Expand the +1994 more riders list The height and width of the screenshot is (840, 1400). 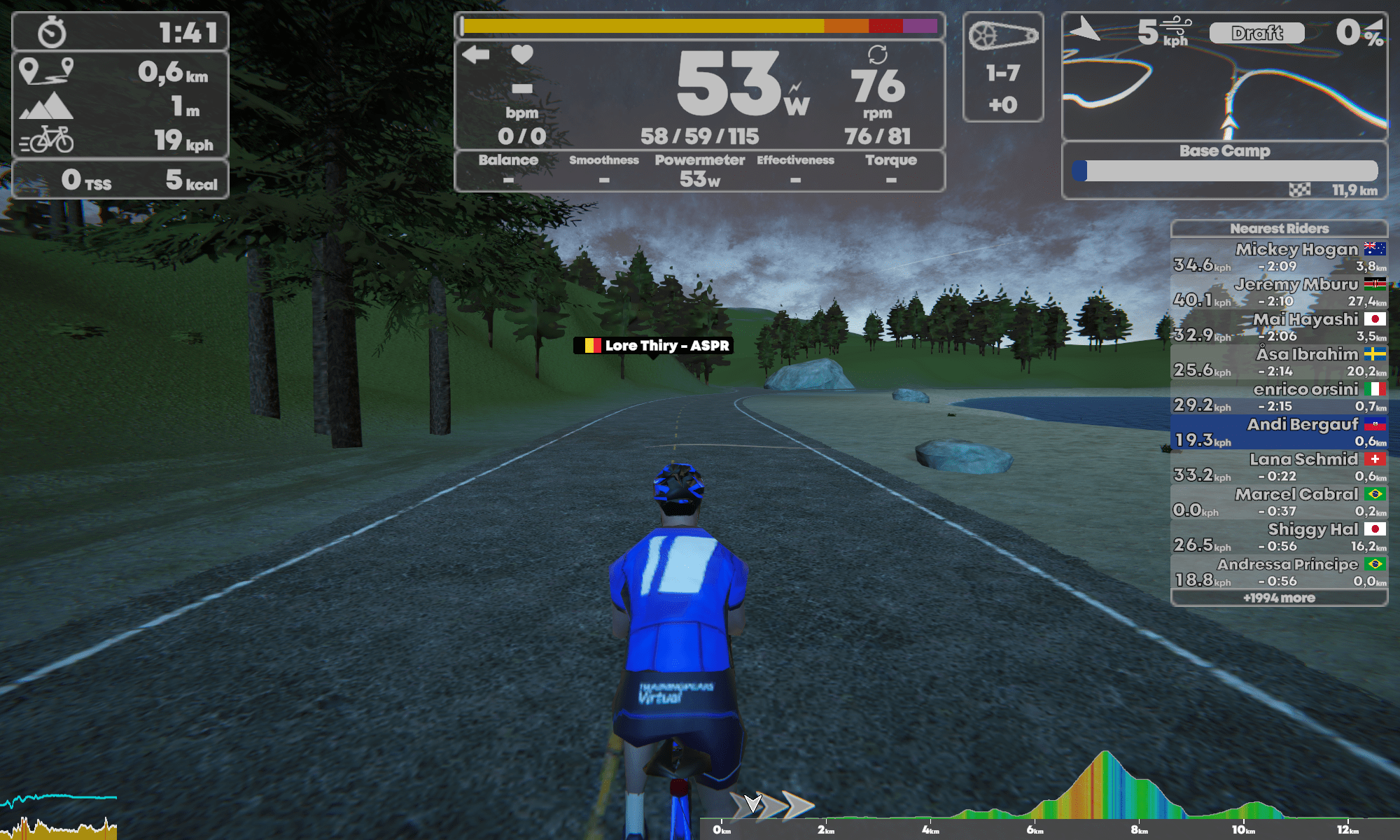[1279, 598]
